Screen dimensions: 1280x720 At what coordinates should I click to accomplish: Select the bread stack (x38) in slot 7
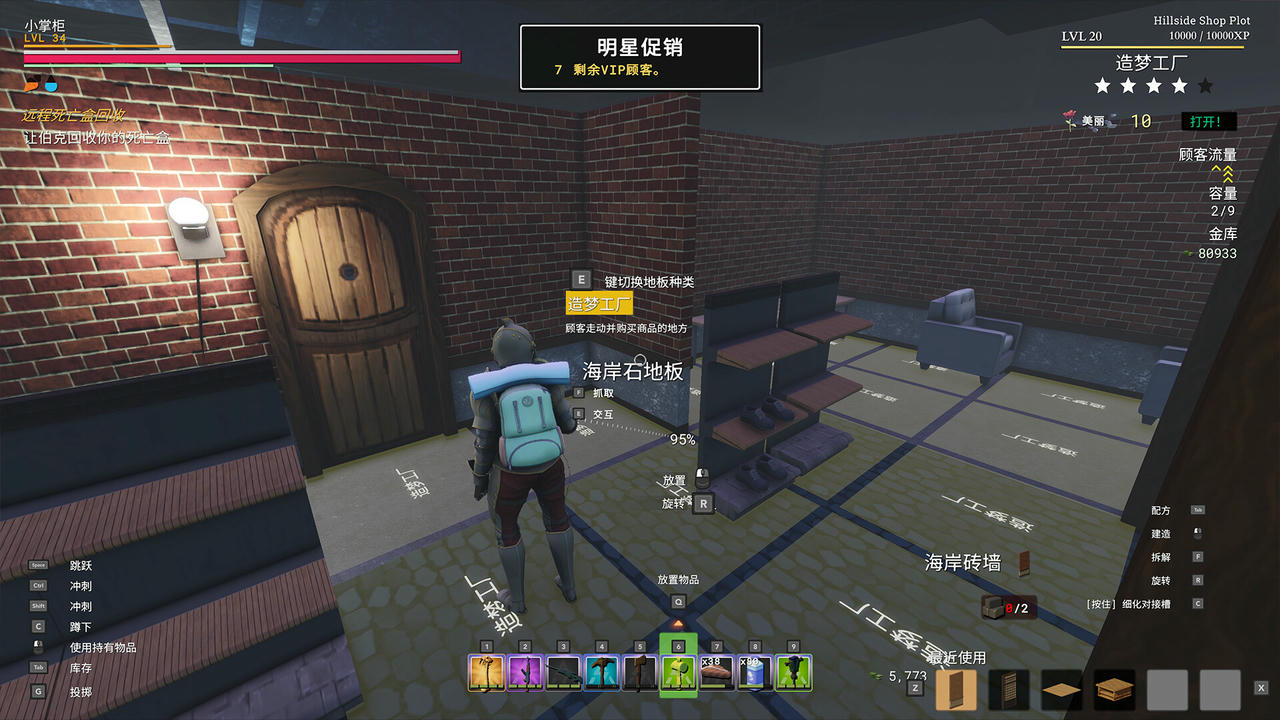[x=717, y=674]
